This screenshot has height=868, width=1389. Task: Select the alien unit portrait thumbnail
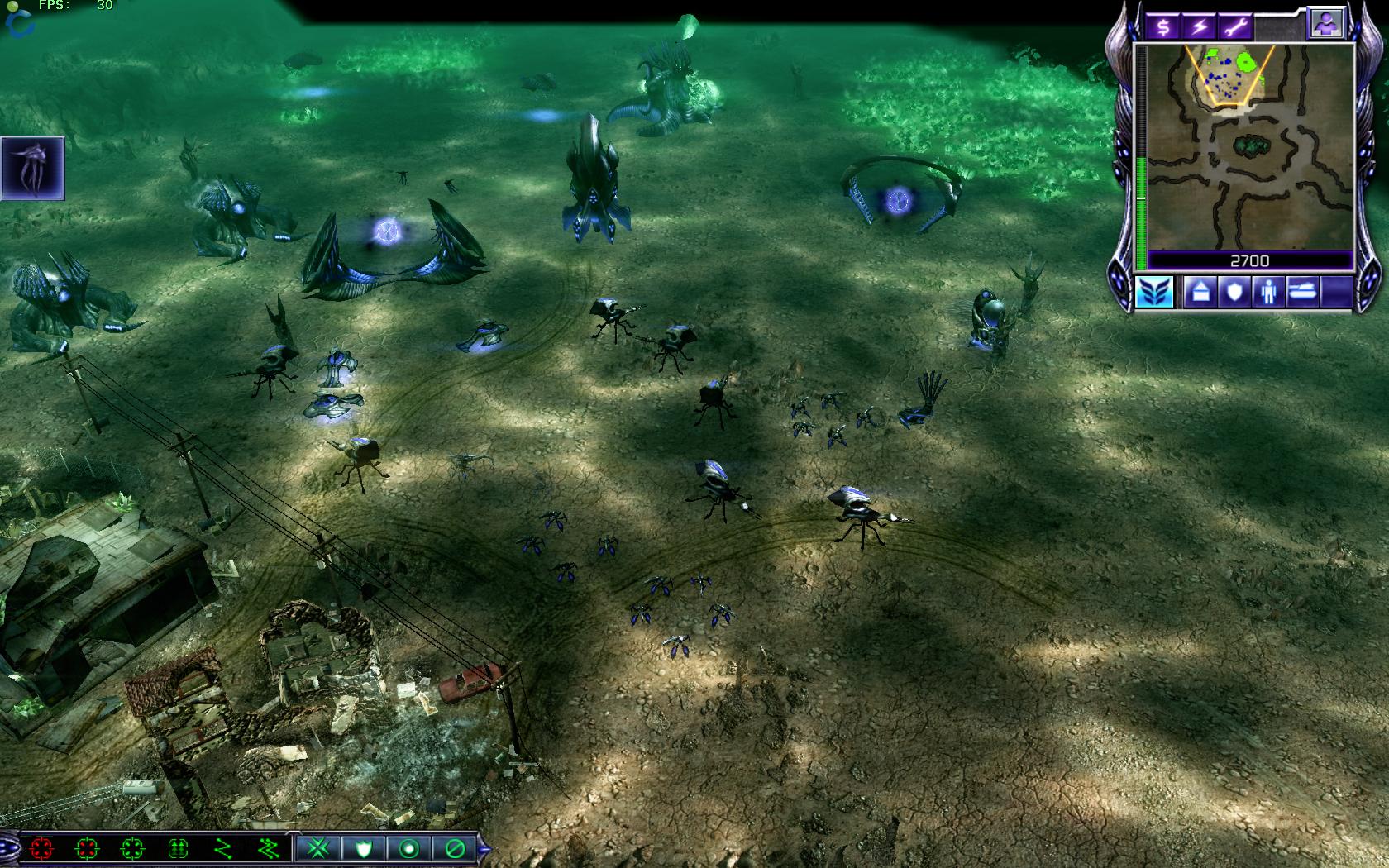(34, 168)
